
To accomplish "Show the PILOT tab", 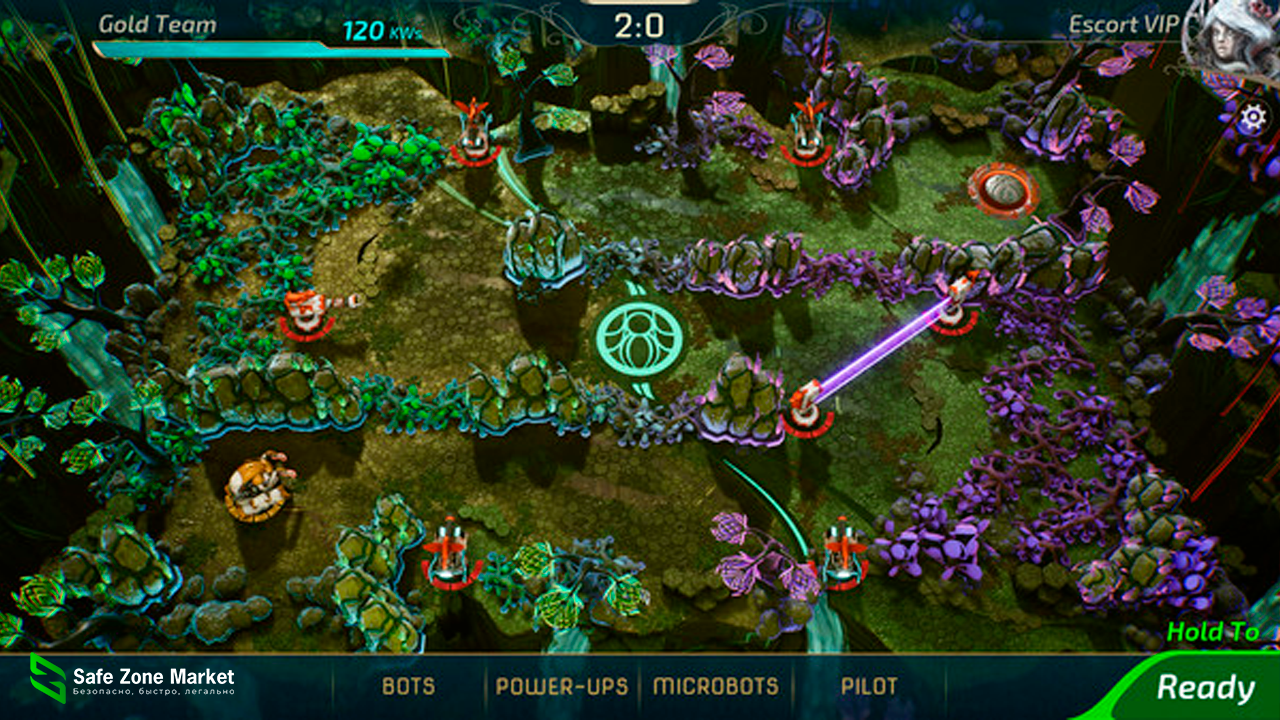I will pyautogui.click(x=868, y=687).
